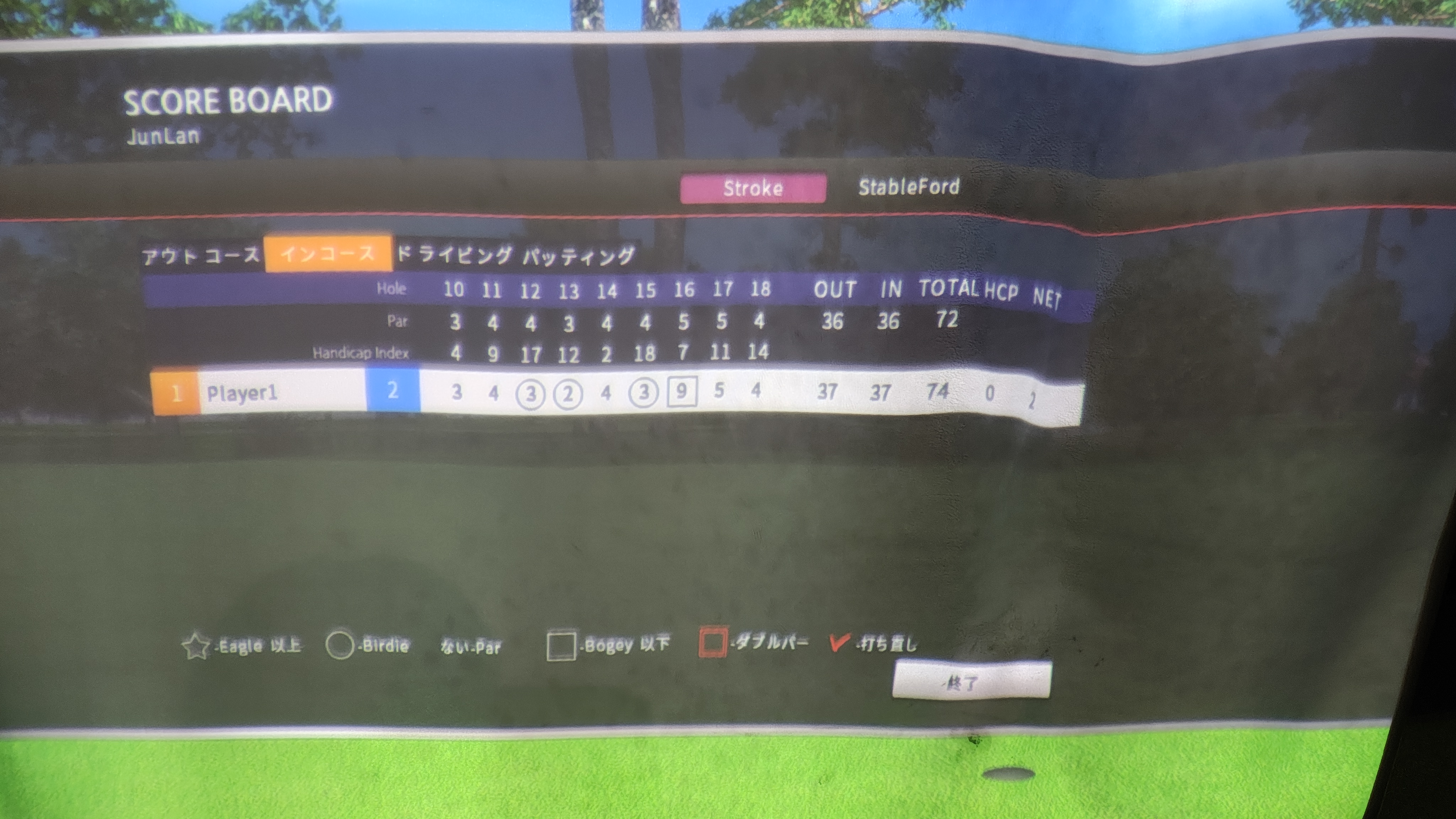Show the ドライビング stats tab
This screenshot has width=1456, height=819.
tap(455, 255)
